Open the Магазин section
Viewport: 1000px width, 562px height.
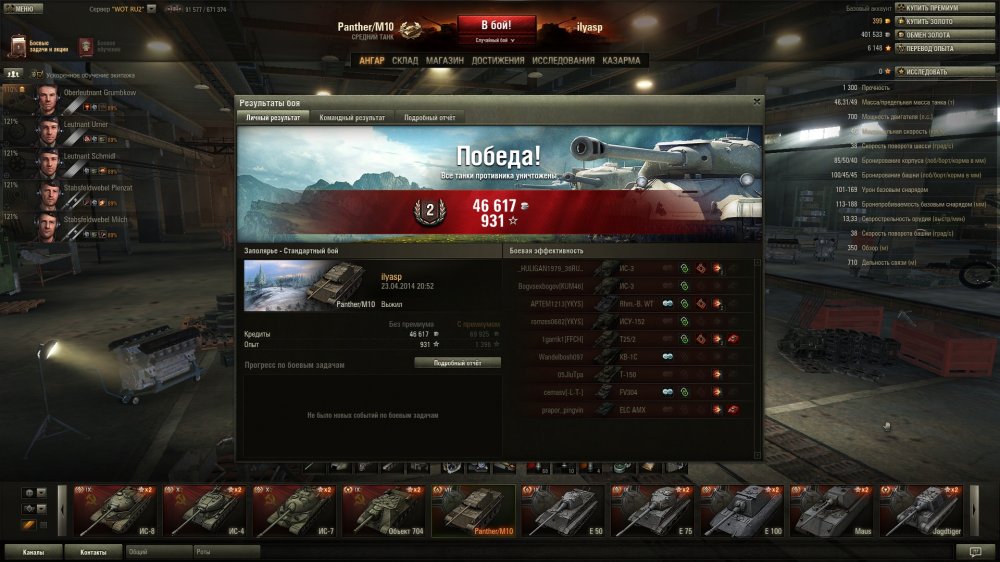point(444,60)
